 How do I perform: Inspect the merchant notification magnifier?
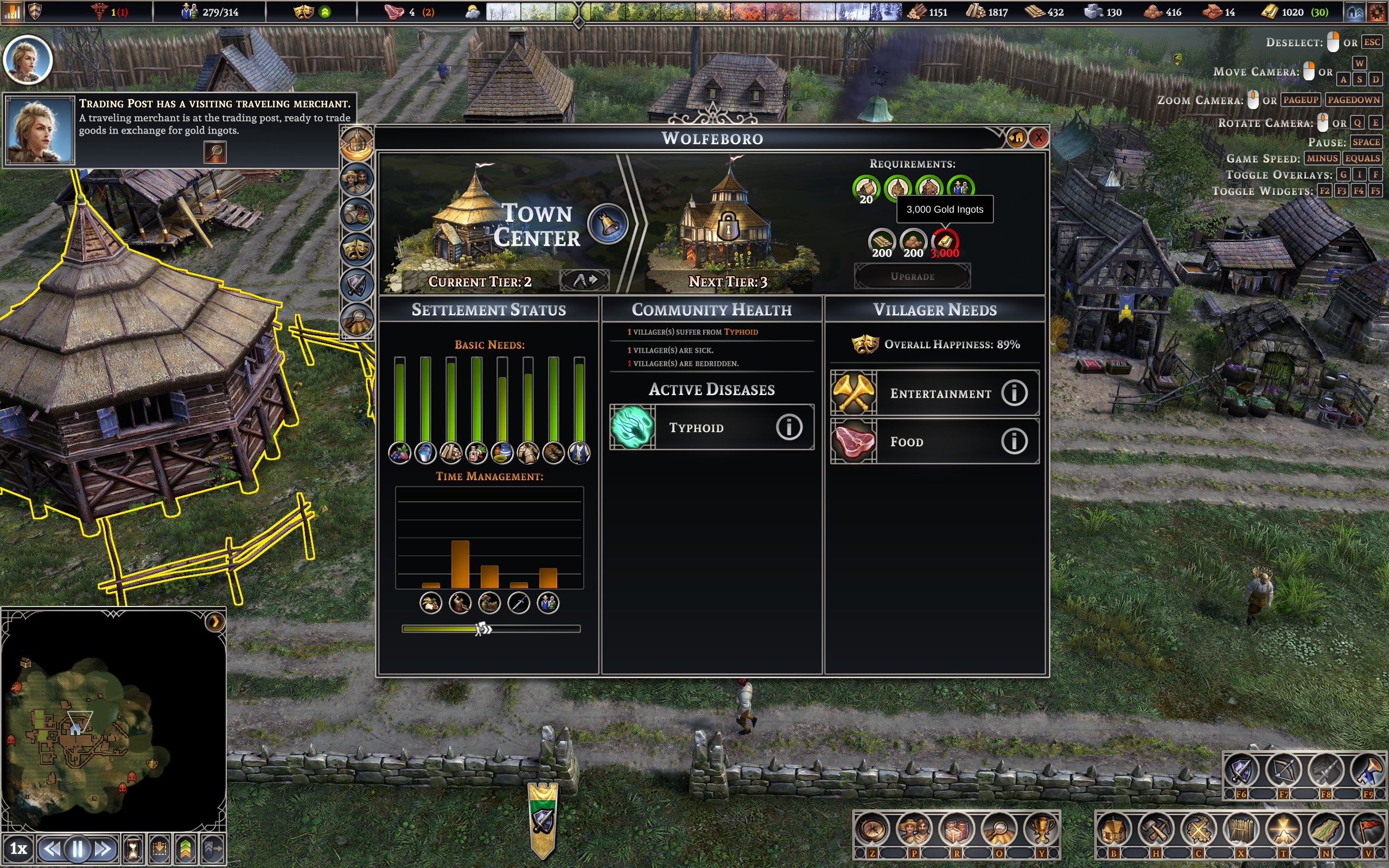pyautogui.click(x=215, y=152)
